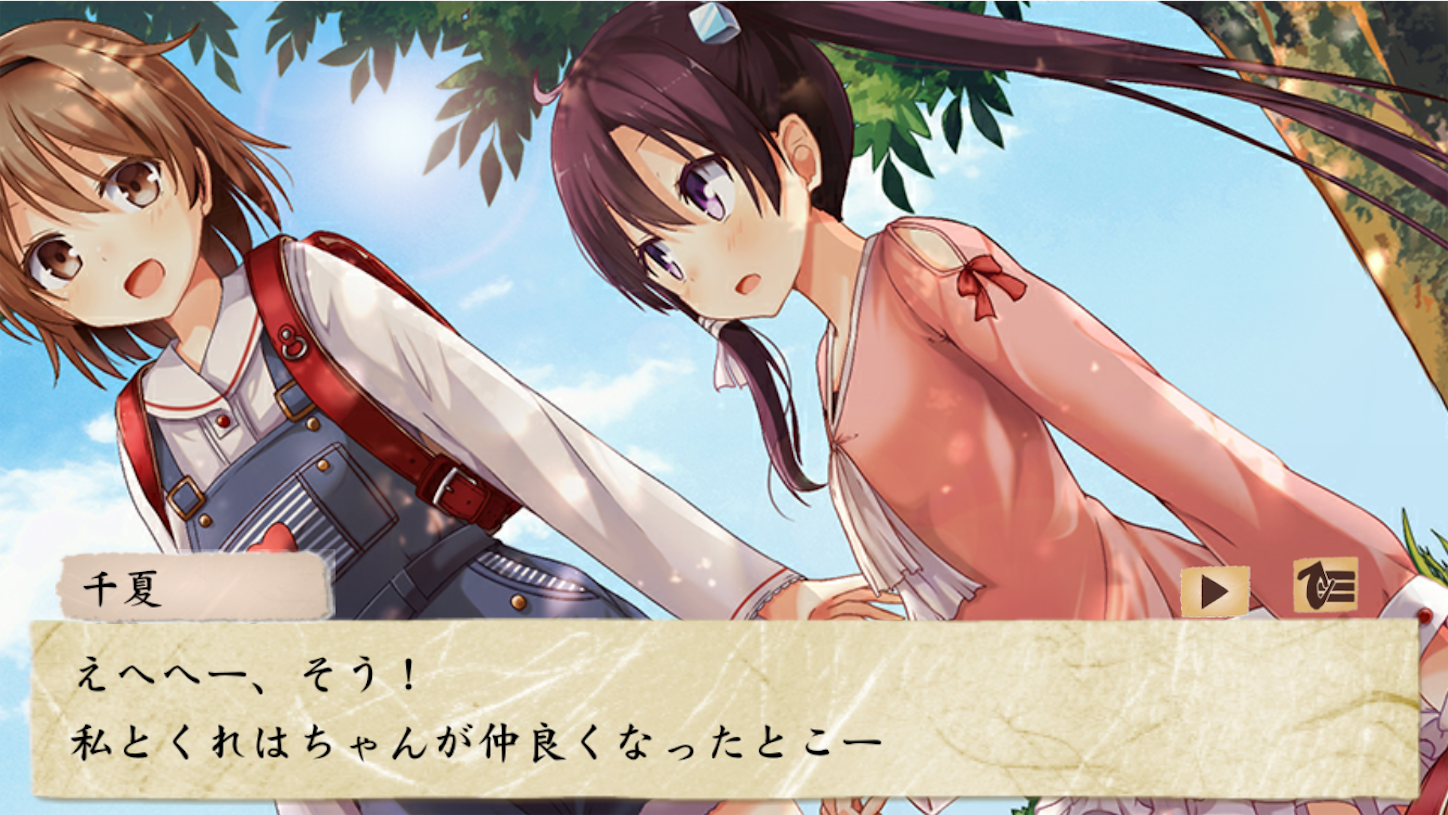Toggle text advance by clicking dialogue box

[x=724, y=710]
